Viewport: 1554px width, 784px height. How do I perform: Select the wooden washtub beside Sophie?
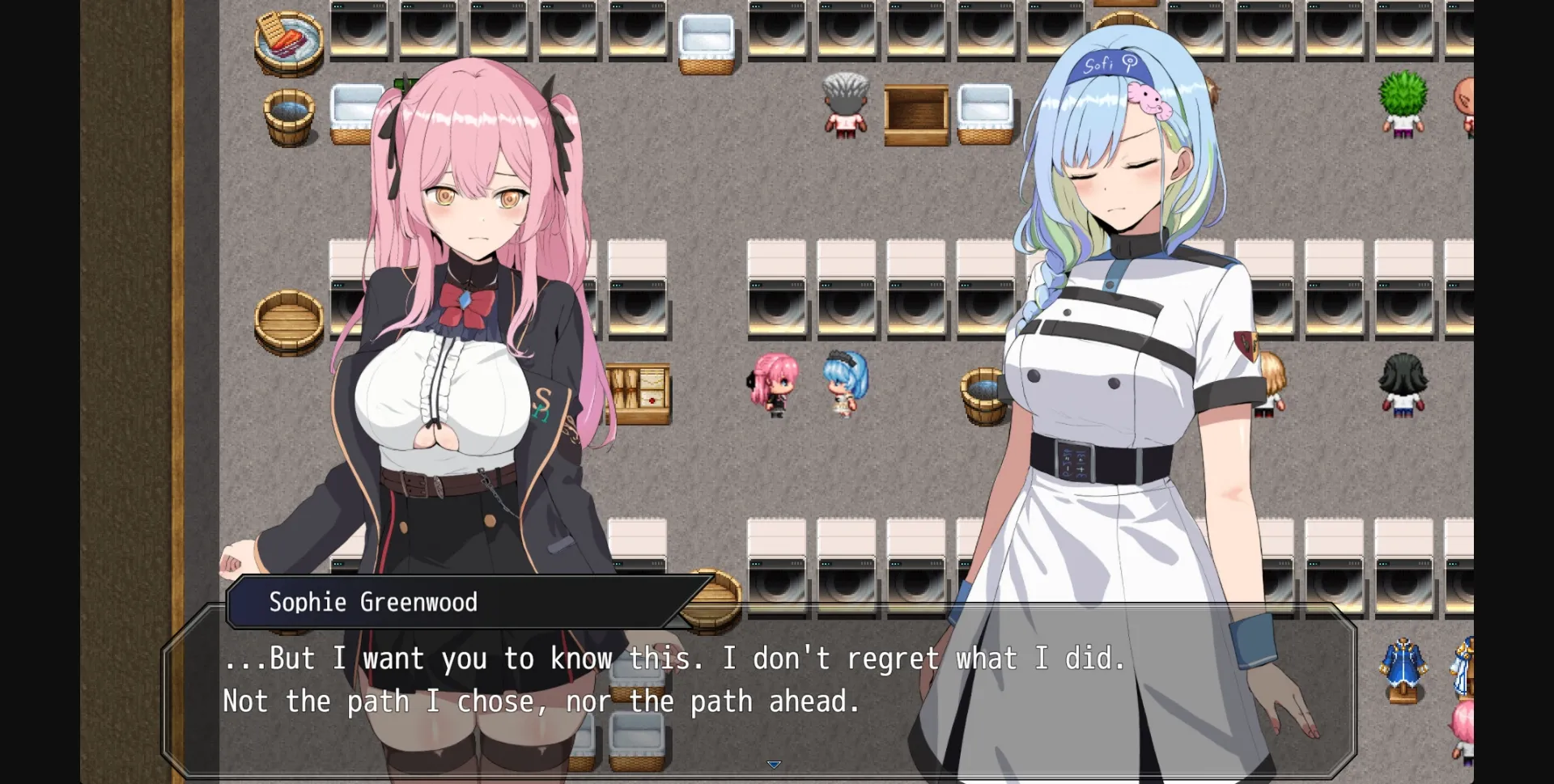[290, 318]
